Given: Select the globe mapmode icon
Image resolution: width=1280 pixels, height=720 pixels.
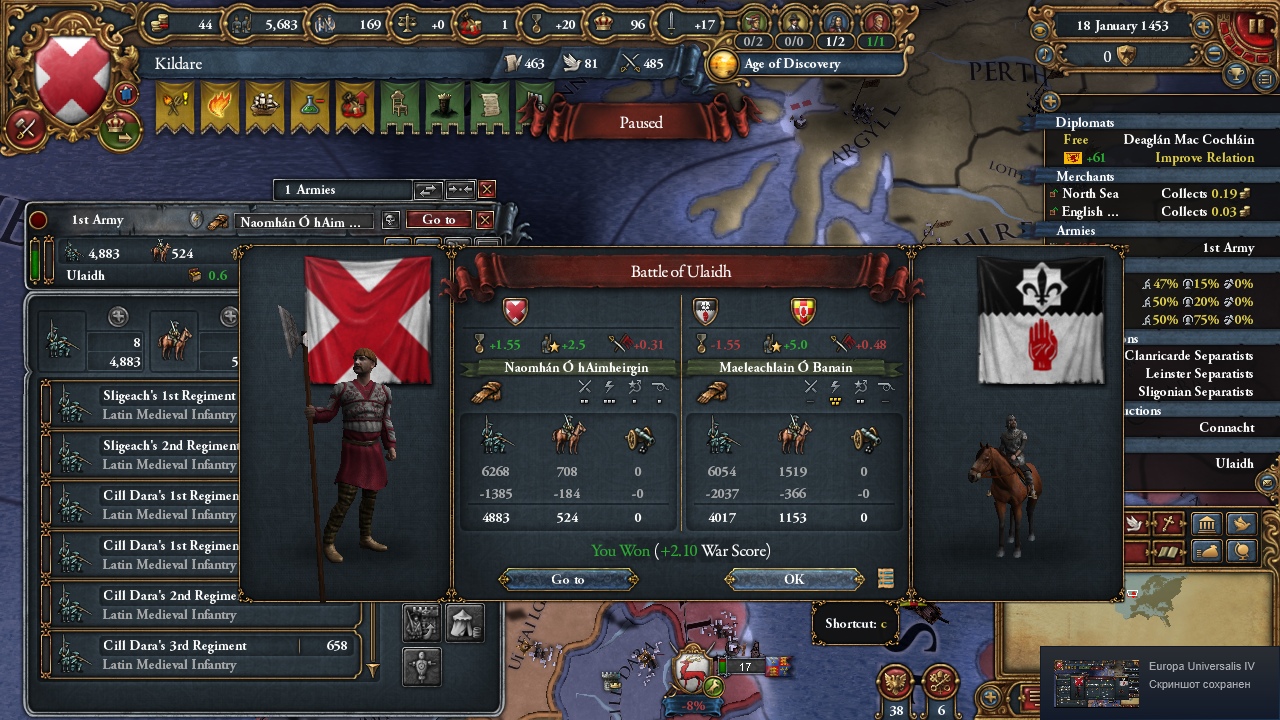Looking at the screenshot, I should pos(1241,551).
